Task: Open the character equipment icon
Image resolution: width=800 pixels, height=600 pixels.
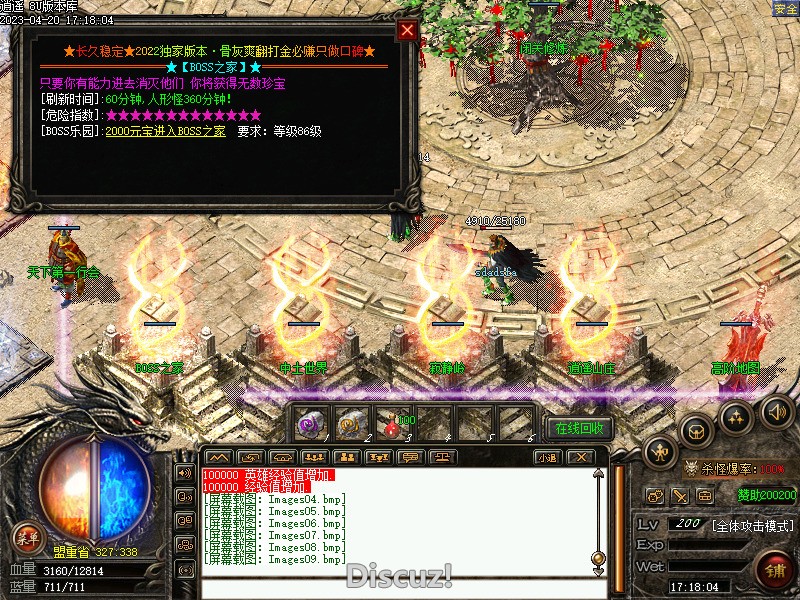Action: tap(659, 452)
